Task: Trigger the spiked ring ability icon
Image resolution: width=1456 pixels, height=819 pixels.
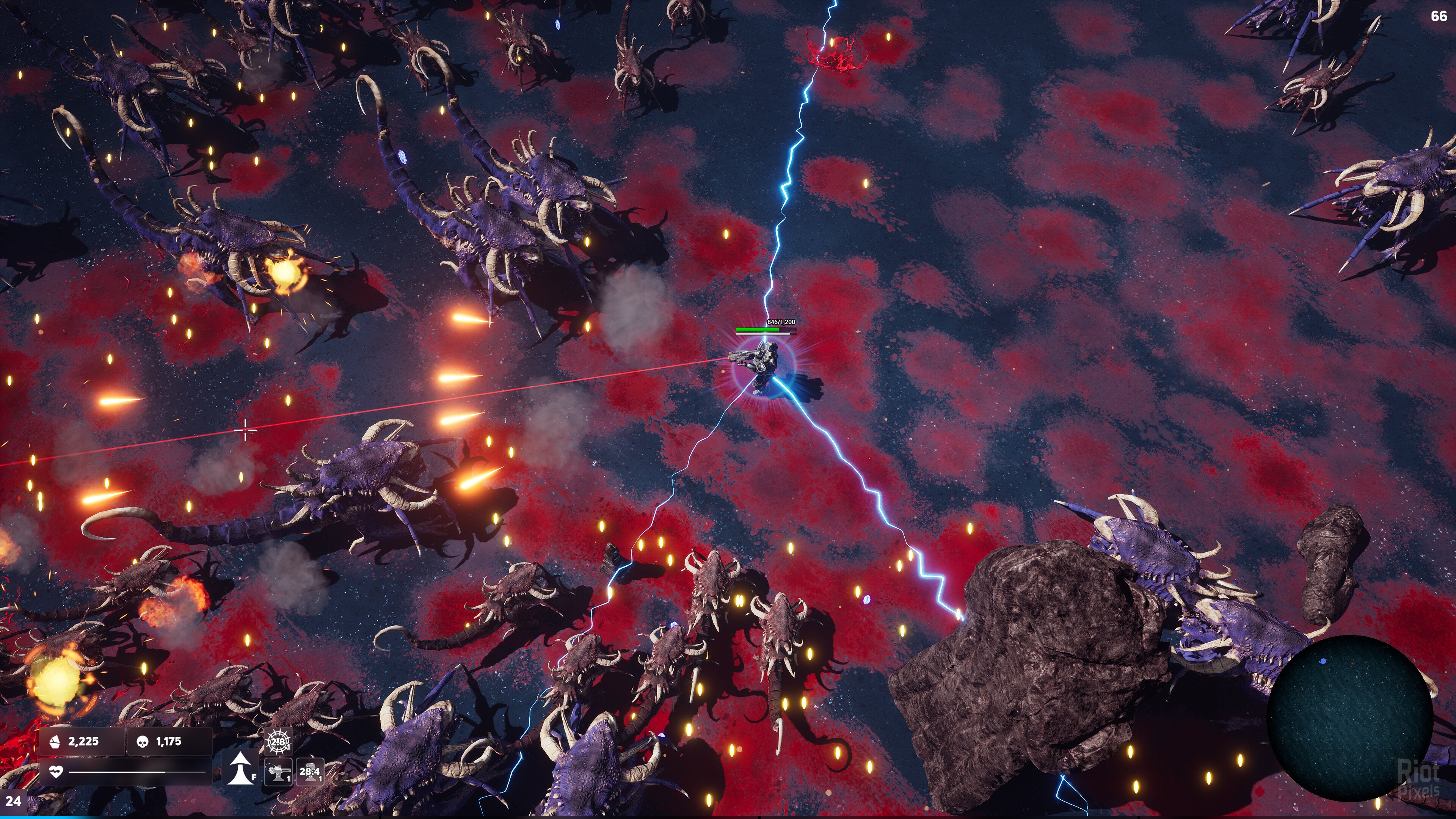Action: (x=278, y=742)
